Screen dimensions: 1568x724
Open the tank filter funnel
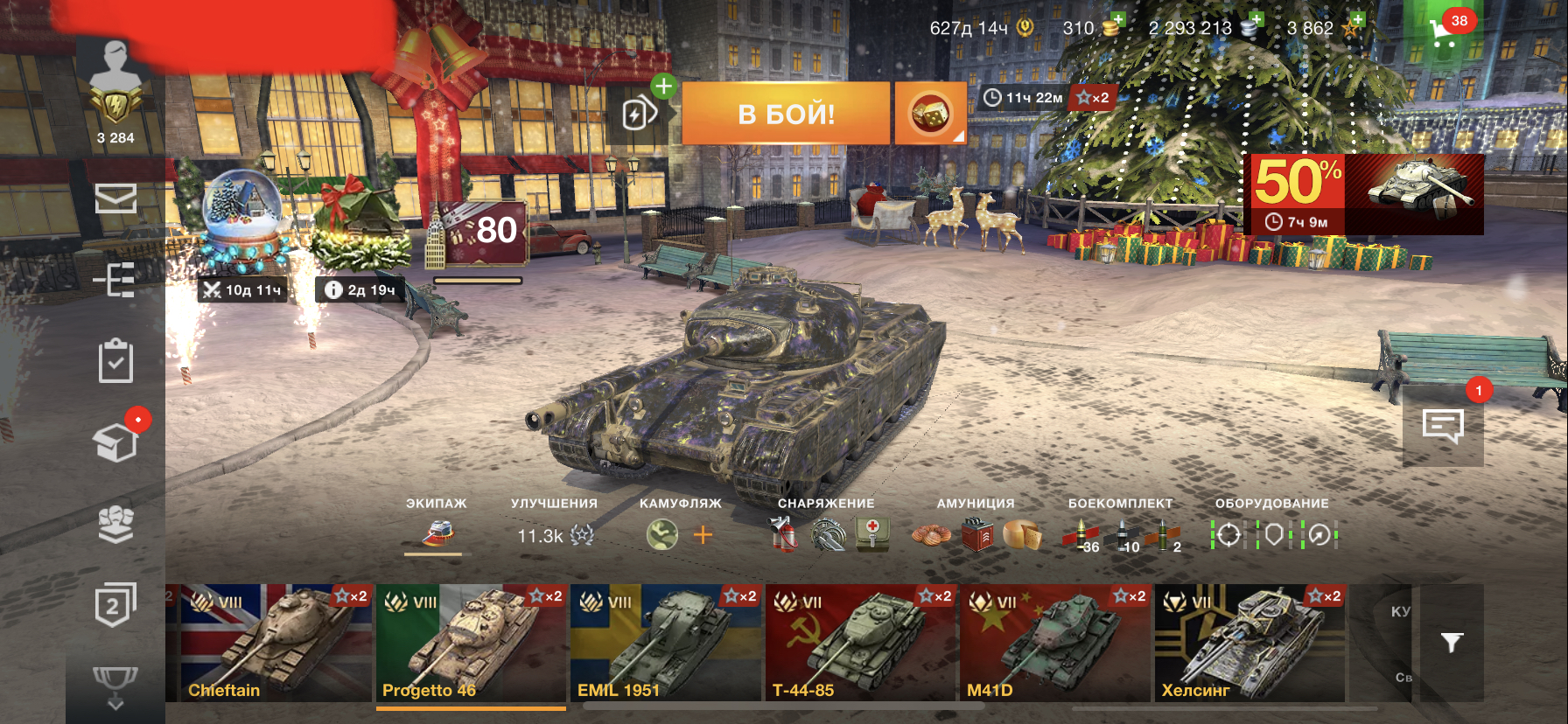coord(1452,643)
